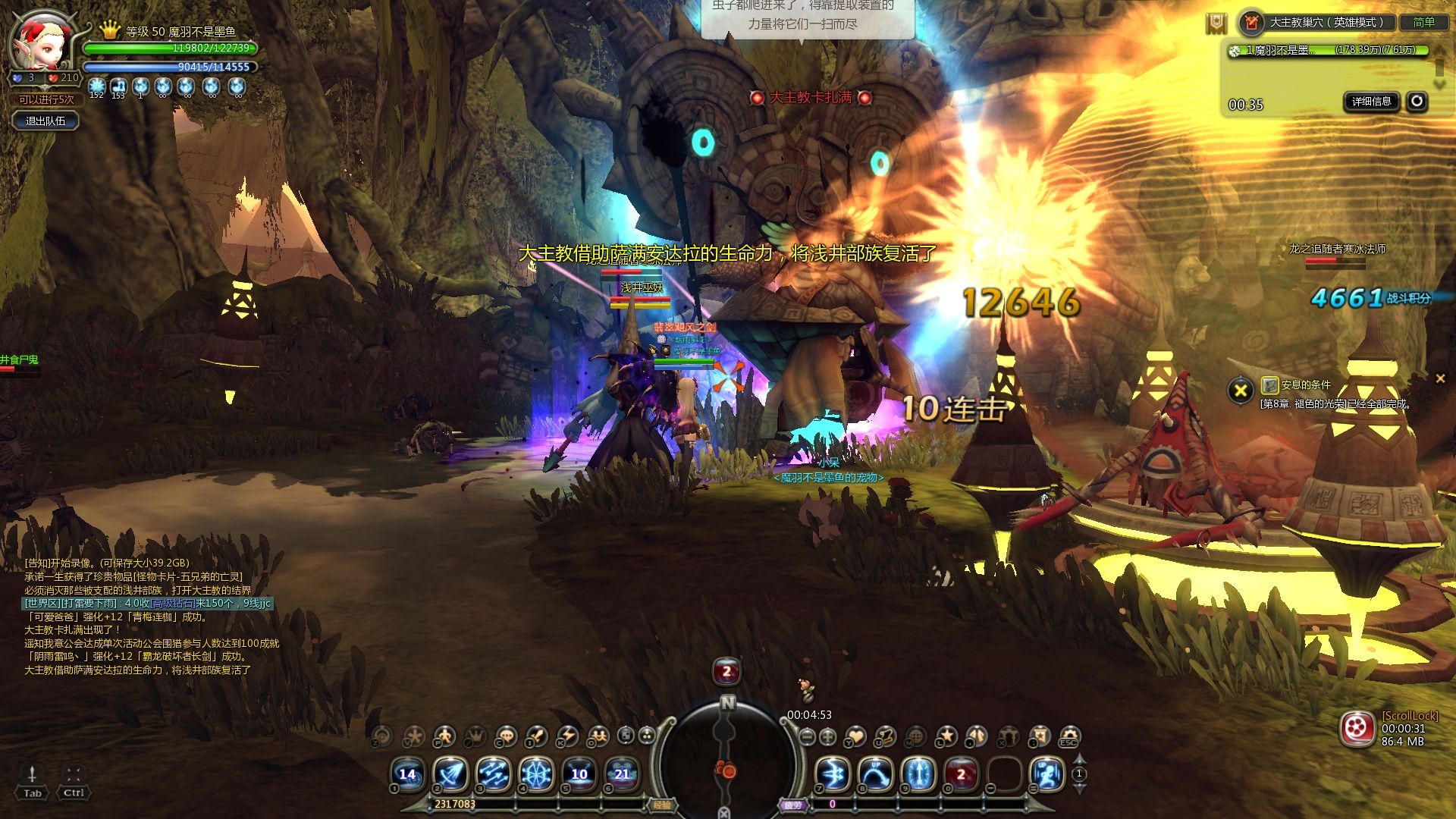Open the ESC gear system menu
The image size is (1456, 819).
(x=1069, y=736)
